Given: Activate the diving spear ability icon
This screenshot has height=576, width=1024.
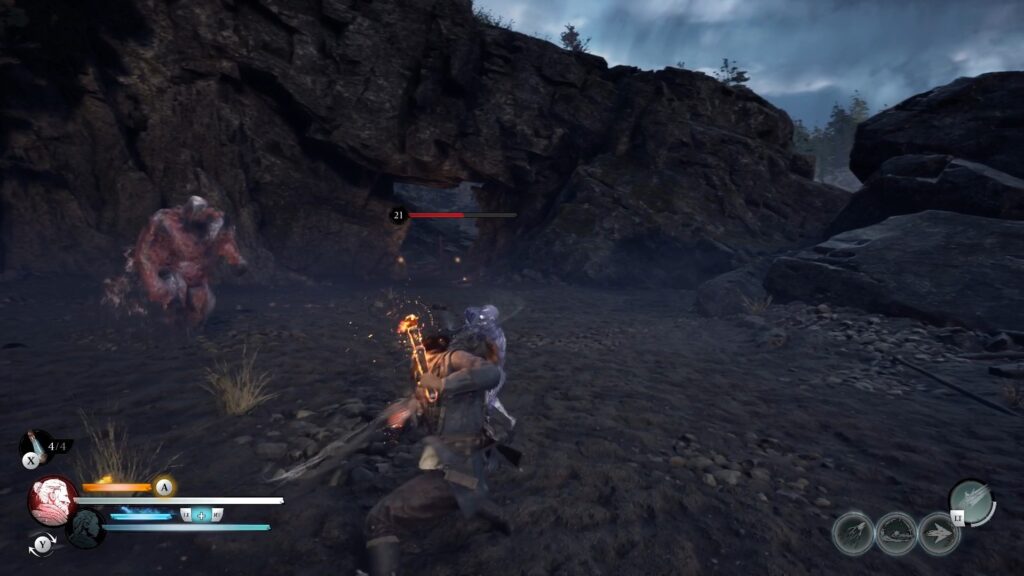Looking at the screenshot, I should 853,533.
